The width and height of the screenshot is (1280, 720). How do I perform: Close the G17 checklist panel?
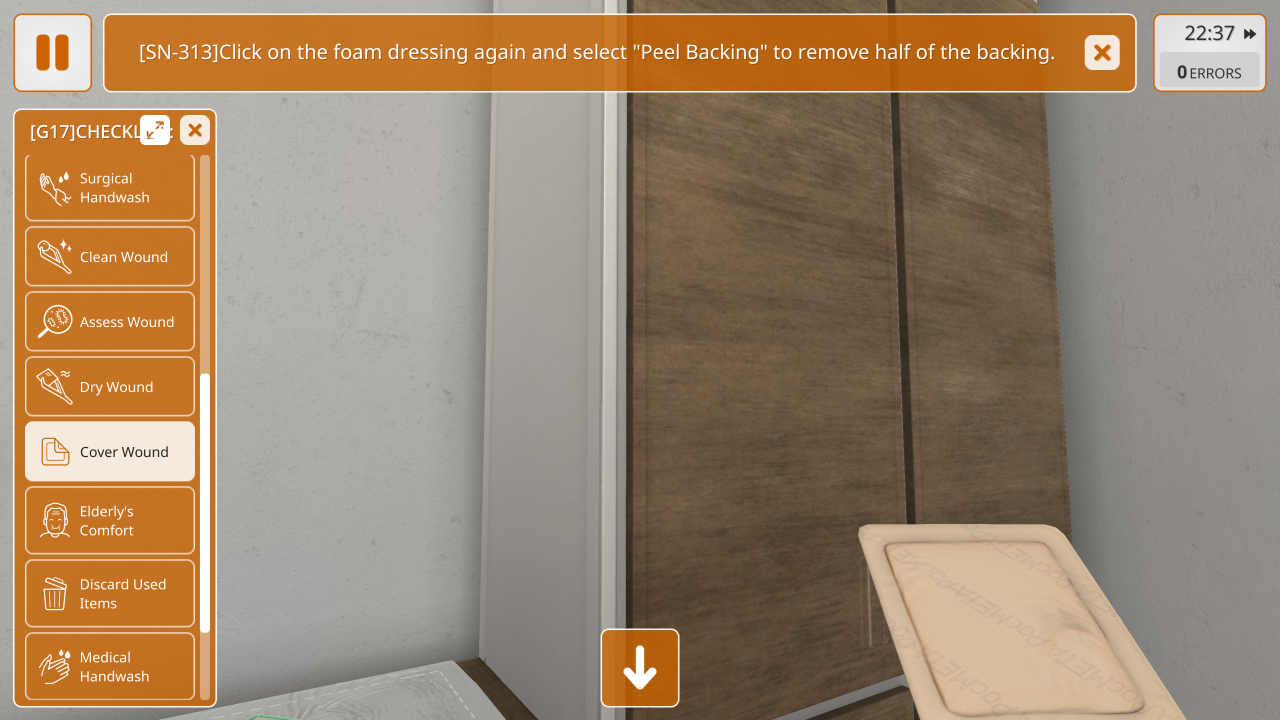tap(195, 130)
